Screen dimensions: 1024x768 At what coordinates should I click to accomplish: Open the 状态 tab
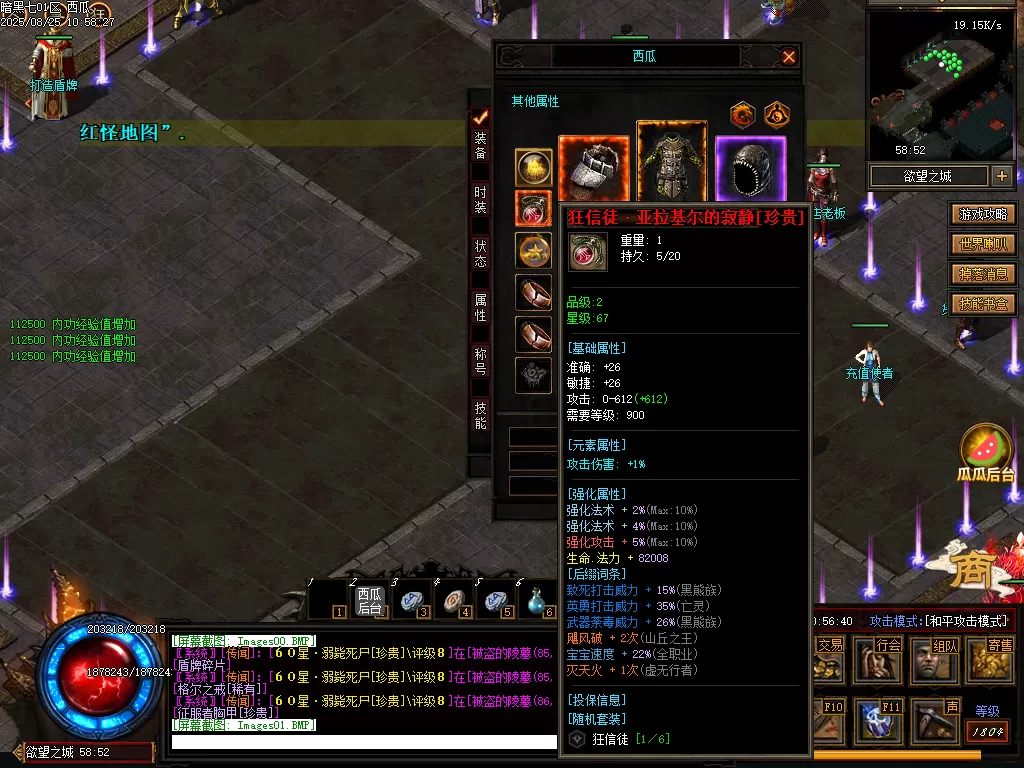point(481,253)
